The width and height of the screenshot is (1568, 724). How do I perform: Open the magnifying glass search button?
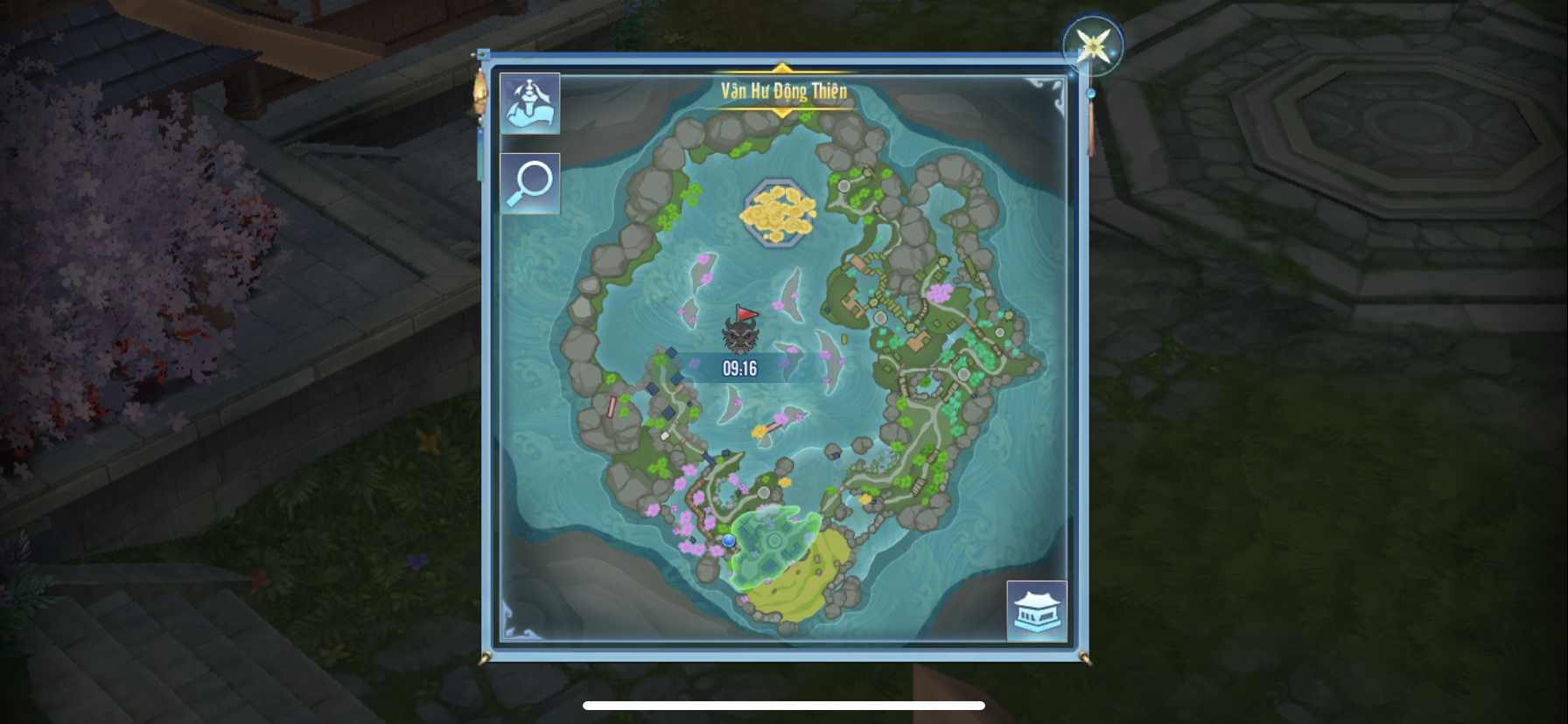point(530,184)
